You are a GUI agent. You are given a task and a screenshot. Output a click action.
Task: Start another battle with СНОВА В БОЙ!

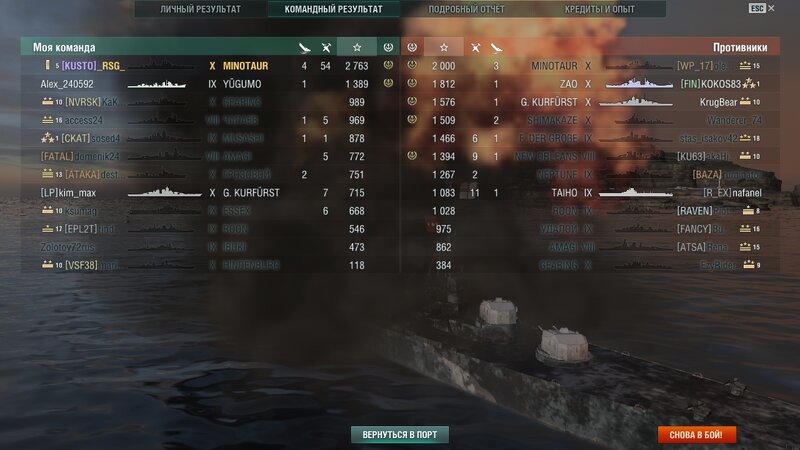pyautogui.click(x=697, y=435)
